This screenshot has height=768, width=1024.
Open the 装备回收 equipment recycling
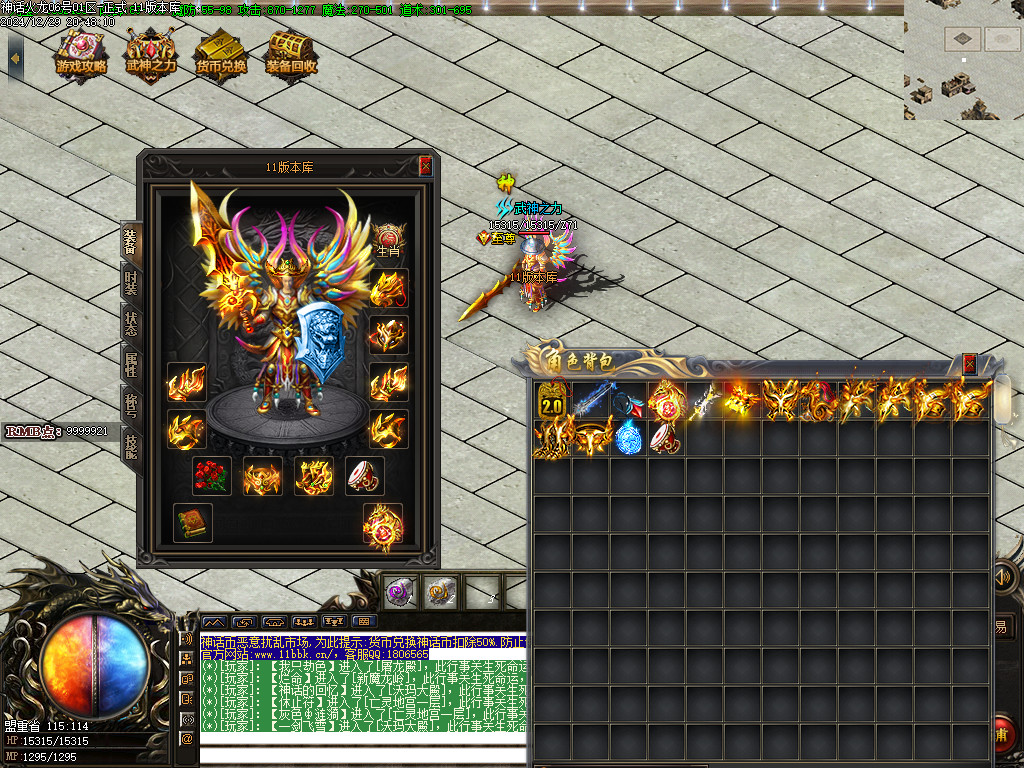pyautogui.click(x=291, y=55)
